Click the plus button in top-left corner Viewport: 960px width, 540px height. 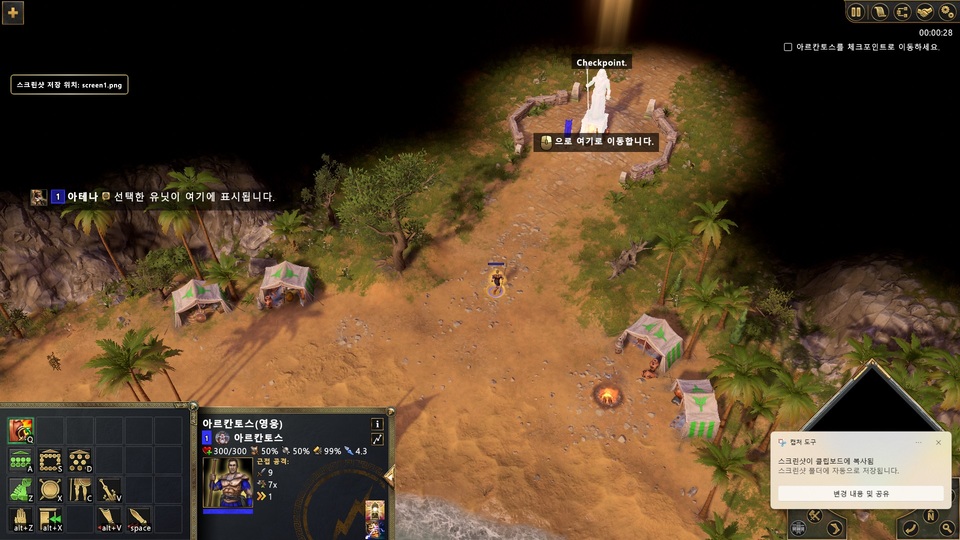[x=14, y=12]
